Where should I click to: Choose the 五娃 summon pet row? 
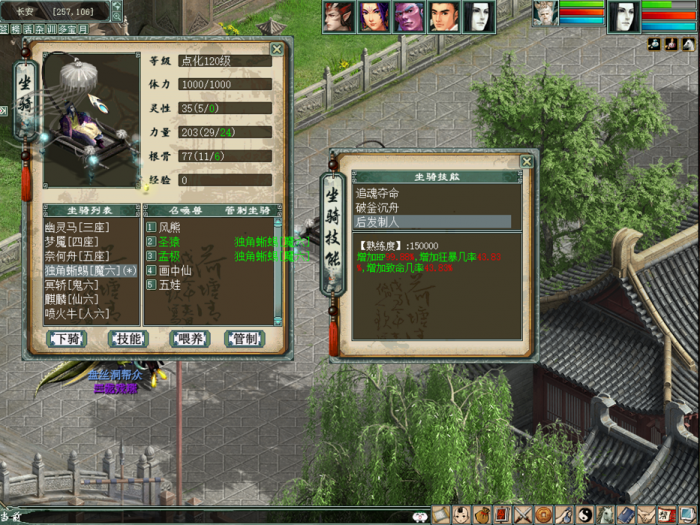(x=170, y=285)
